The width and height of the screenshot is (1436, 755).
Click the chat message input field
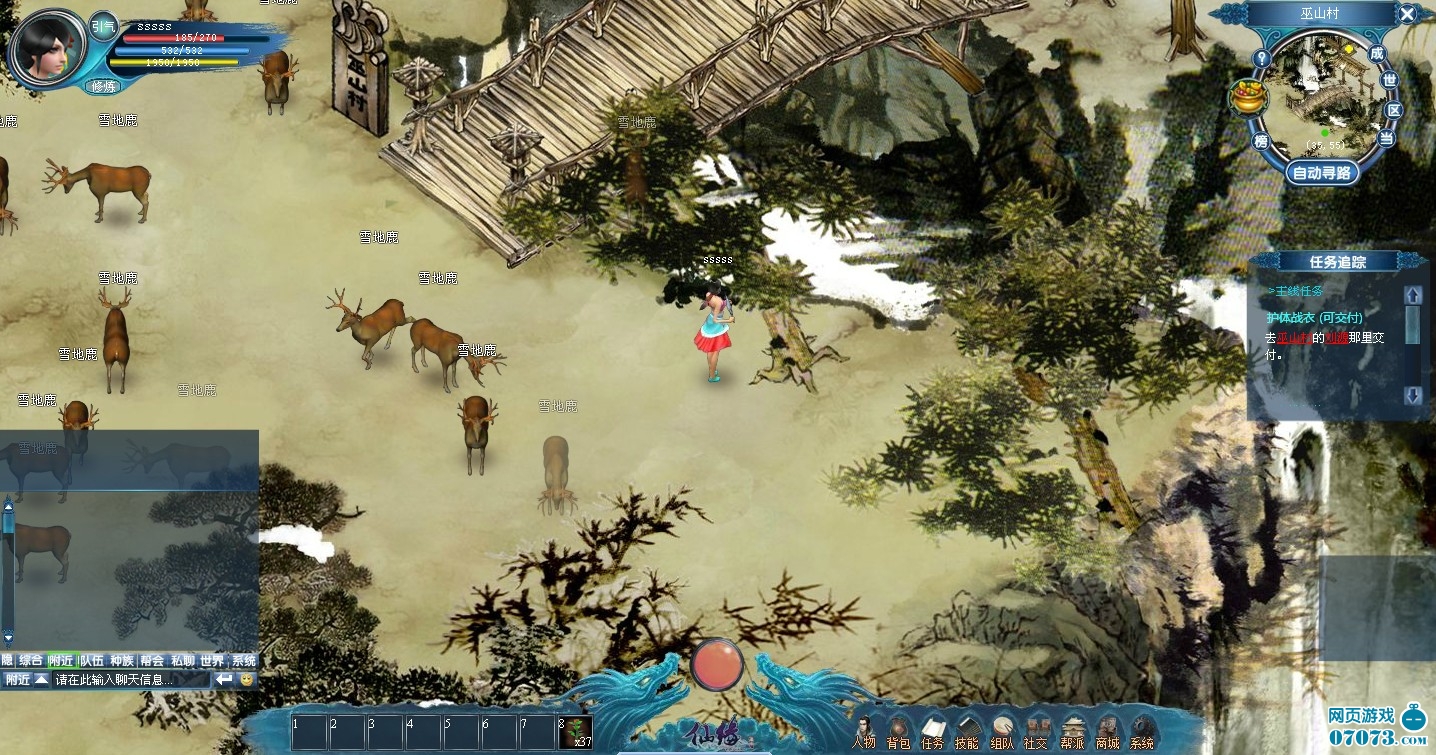tap(130, 680)
